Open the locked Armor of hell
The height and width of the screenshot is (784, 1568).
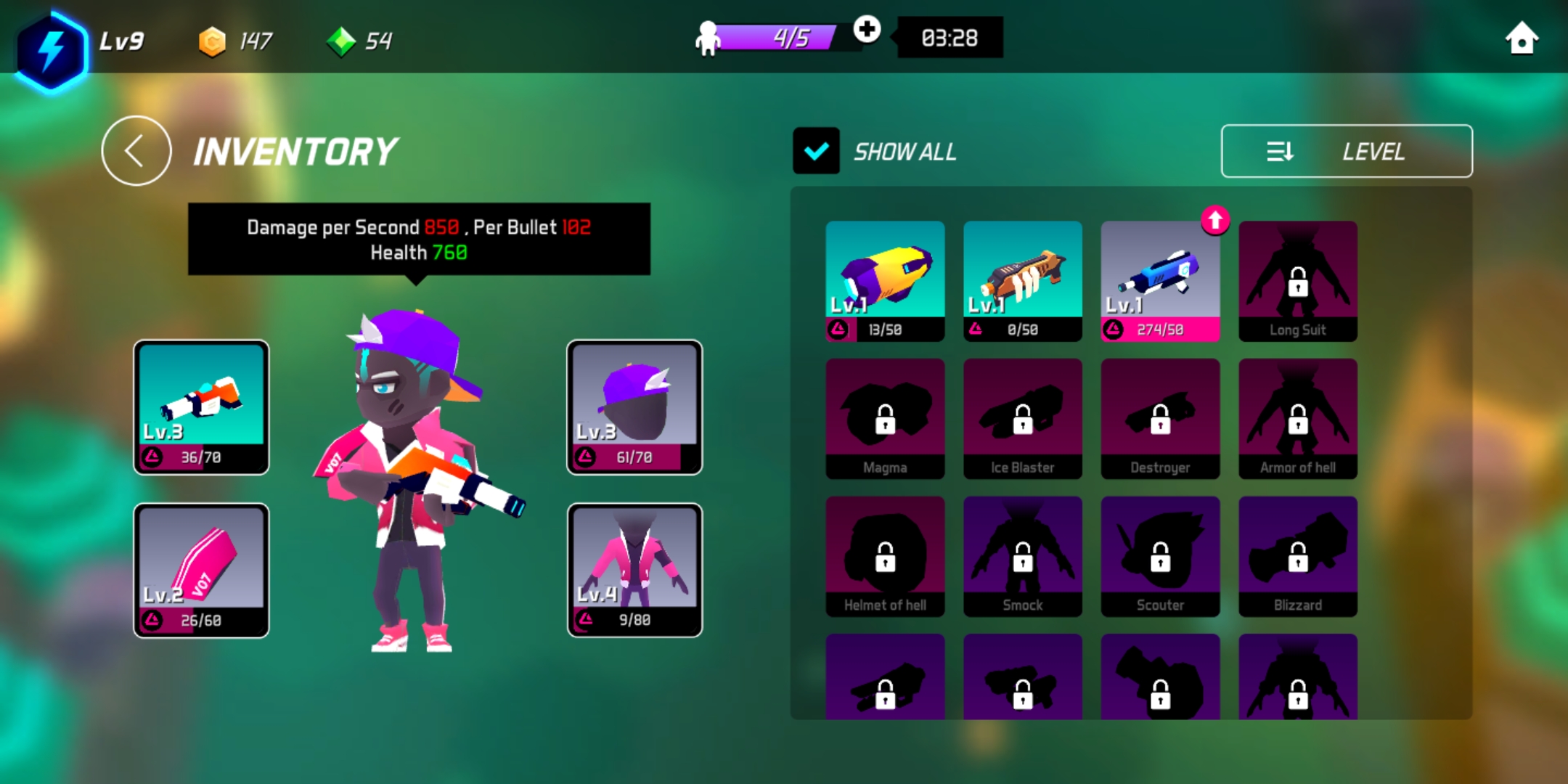point(1298,419)
